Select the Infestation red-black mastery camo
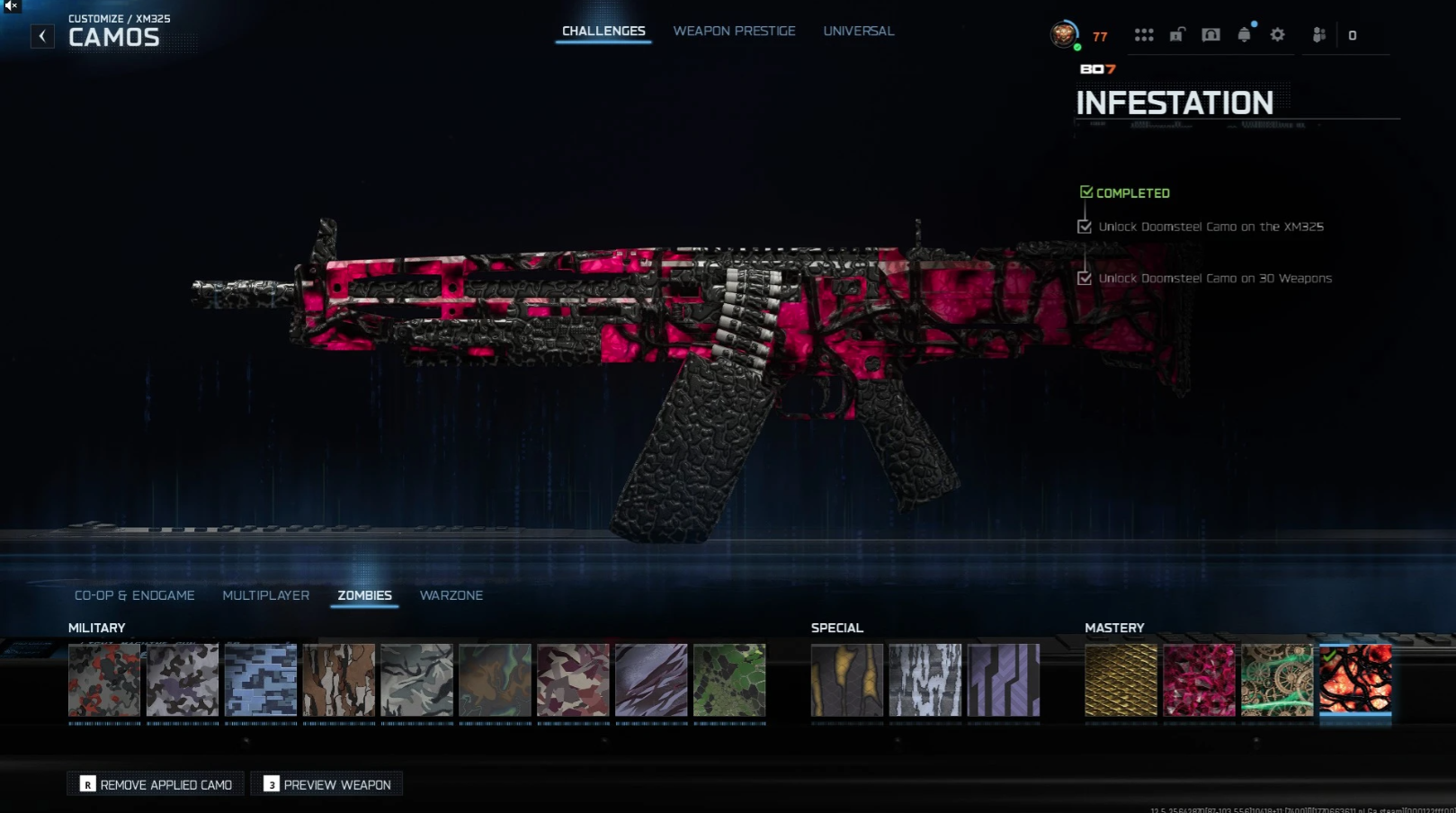 pos(1355,680)
